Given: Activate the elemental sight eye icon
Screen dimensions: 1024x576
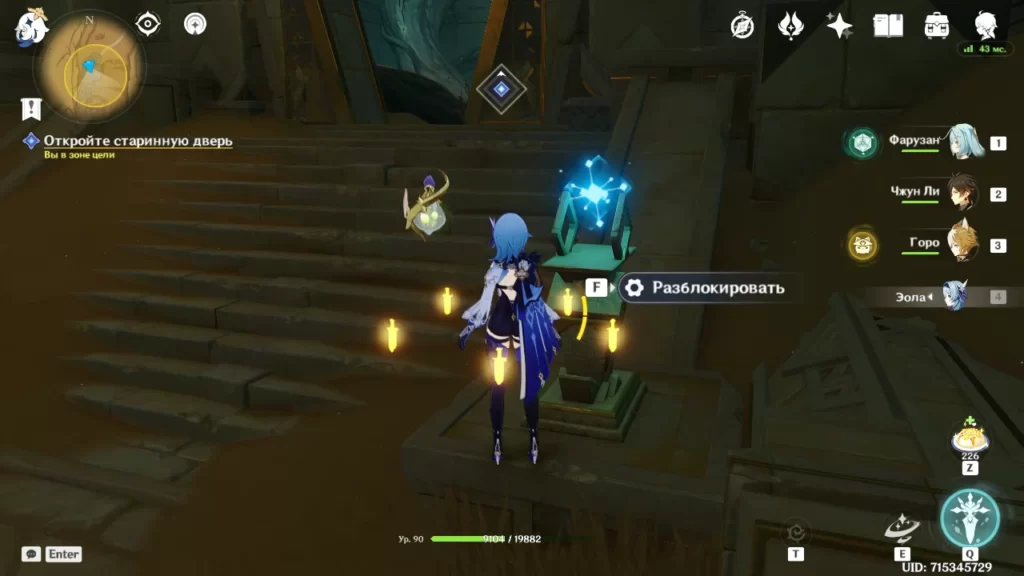Looking at the screenshot, I should click(x=148, y=24).
